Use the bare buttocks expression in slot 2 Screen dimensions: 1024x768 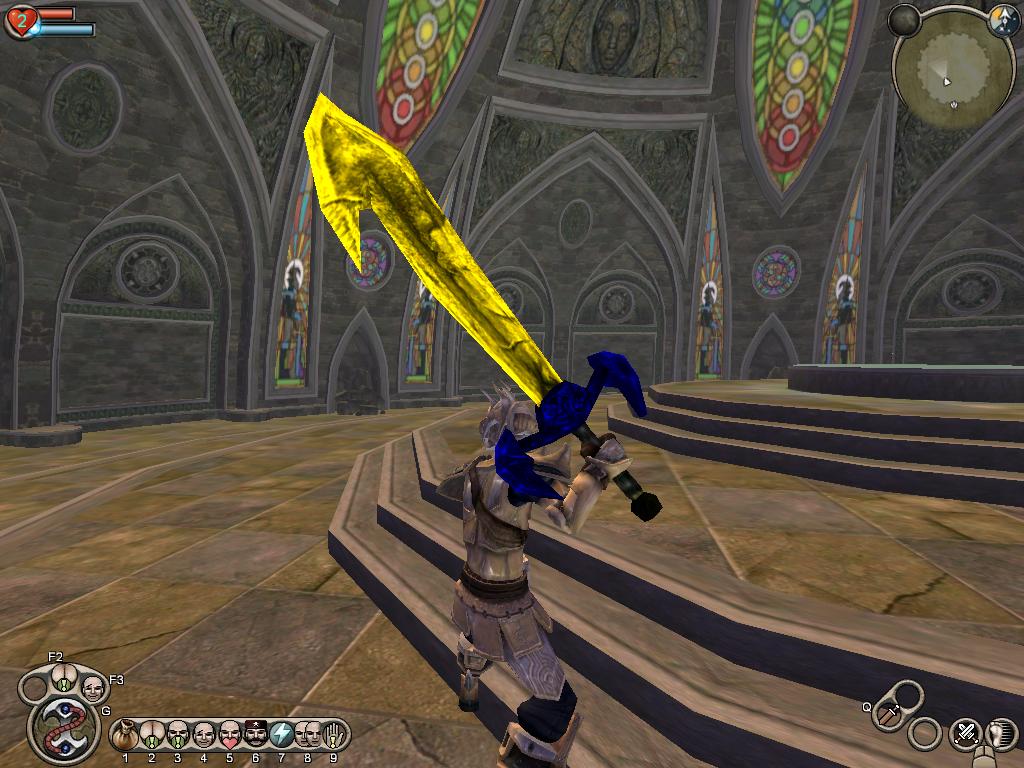[x=151, y=735]
